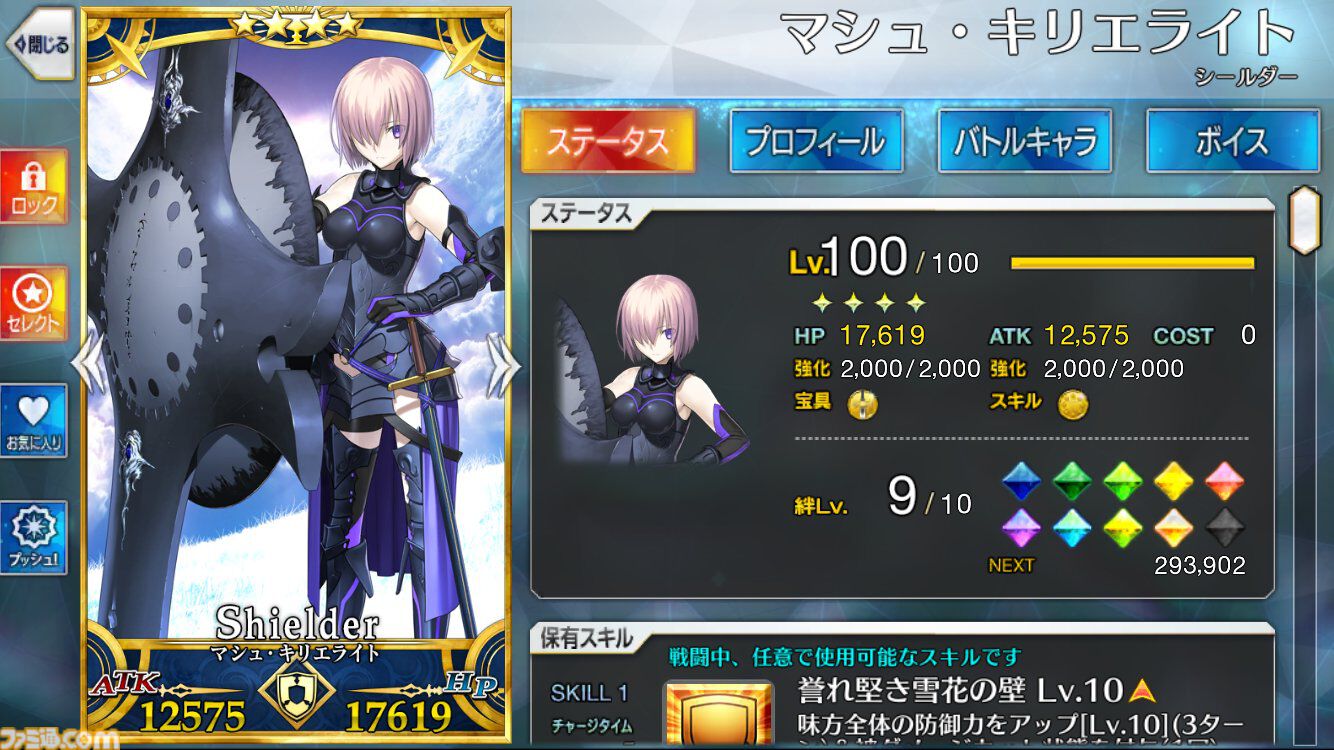This screenshot has height=750, width=1334.
Task: Open the ボイス voice tab
Action: tap(1233, 142)
